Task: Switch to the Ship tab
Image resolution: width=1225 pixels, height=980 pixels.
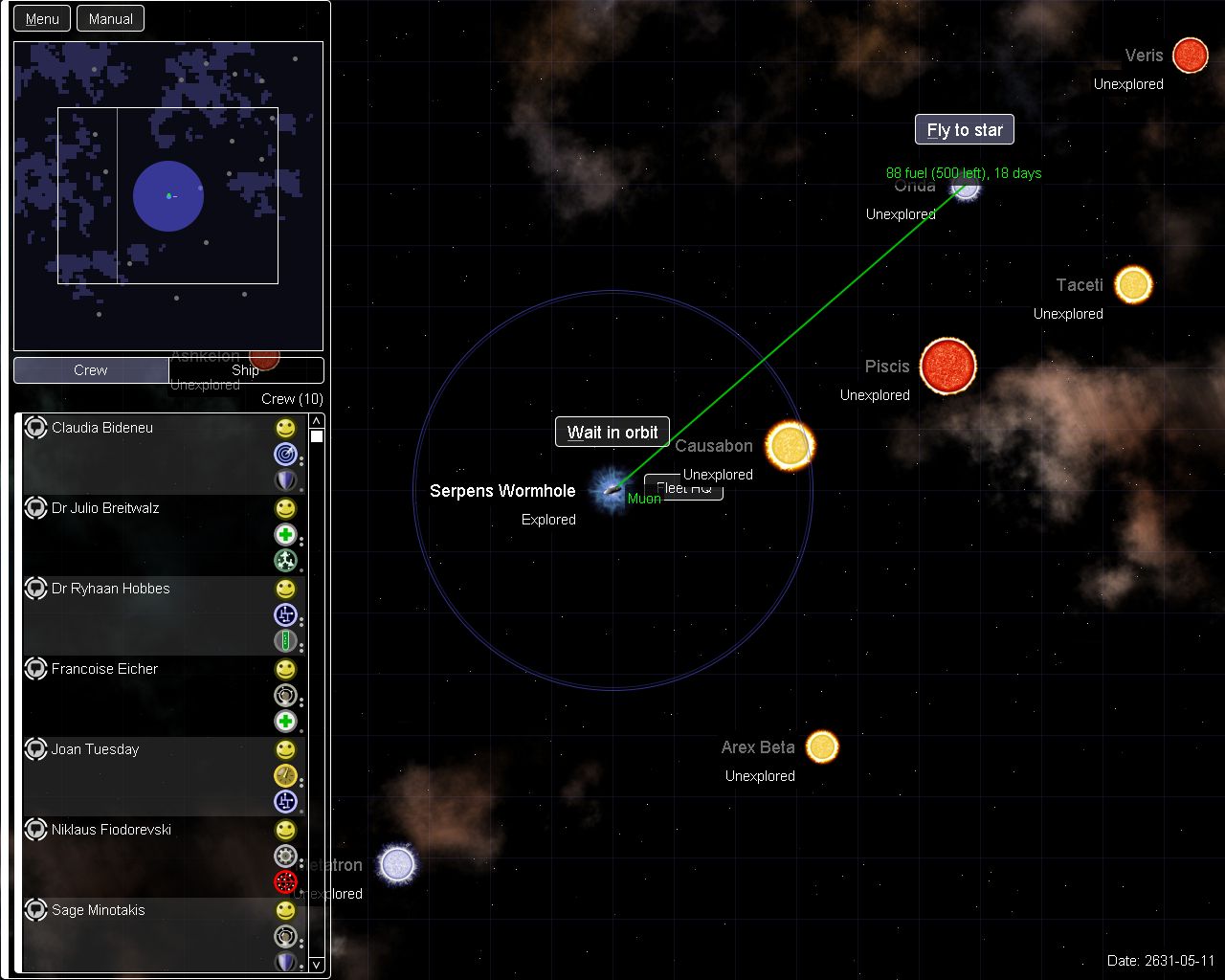Action: tap(246, 369)
